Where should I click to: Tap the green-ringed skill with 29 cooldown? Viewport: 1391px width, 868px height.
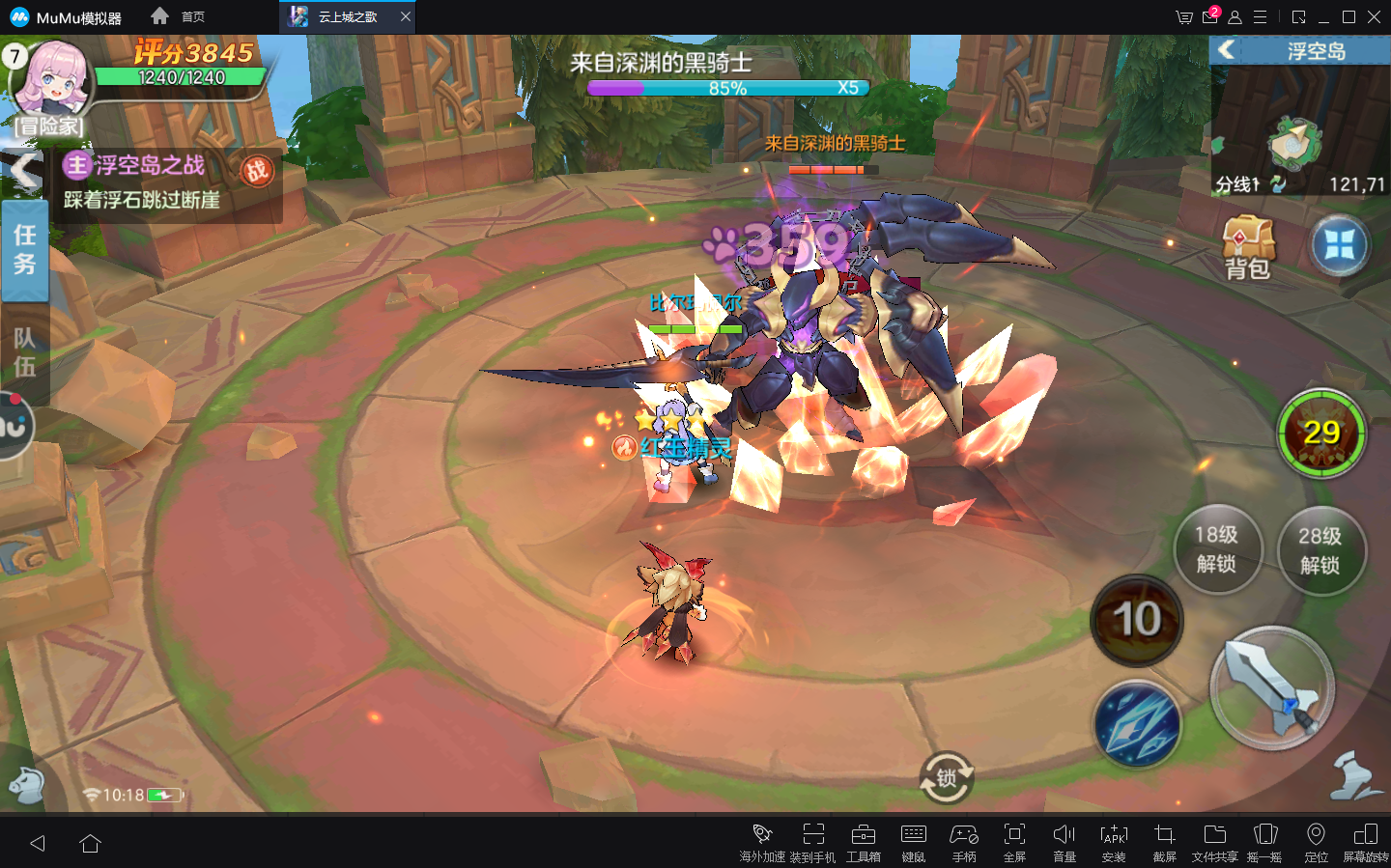tap(1320, 434)
